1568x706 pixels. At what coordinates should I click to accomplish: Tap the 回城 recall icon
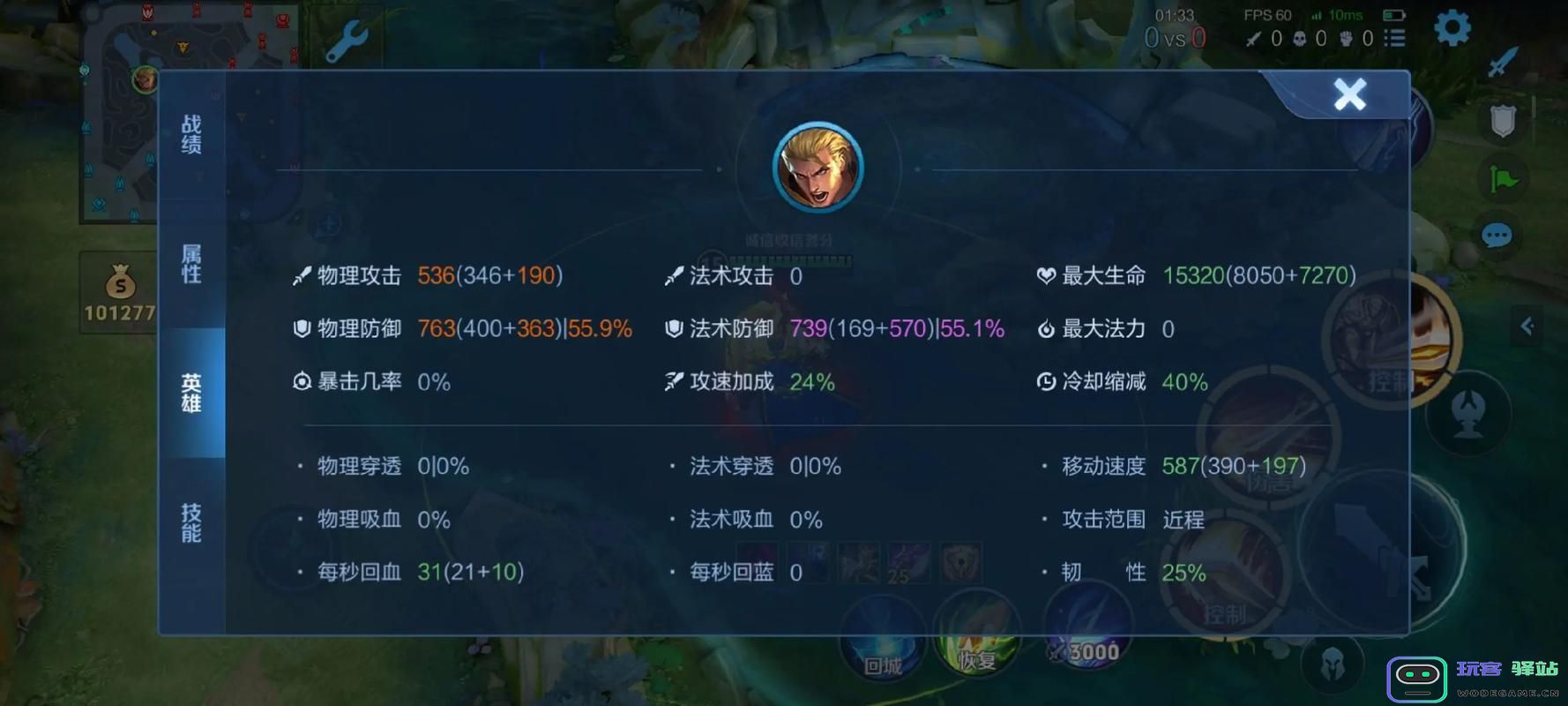882,644
